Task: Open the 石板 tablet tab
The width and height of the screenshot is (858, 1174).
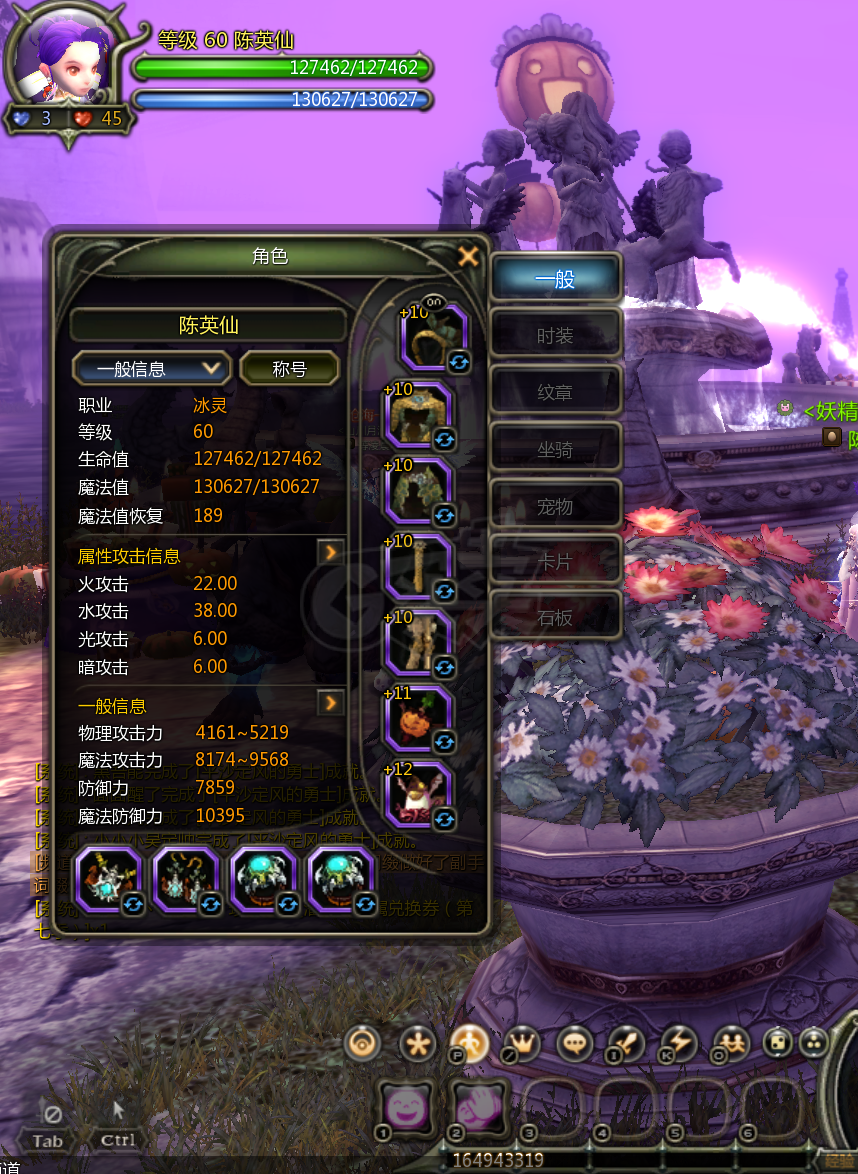Action: (555, 619)
